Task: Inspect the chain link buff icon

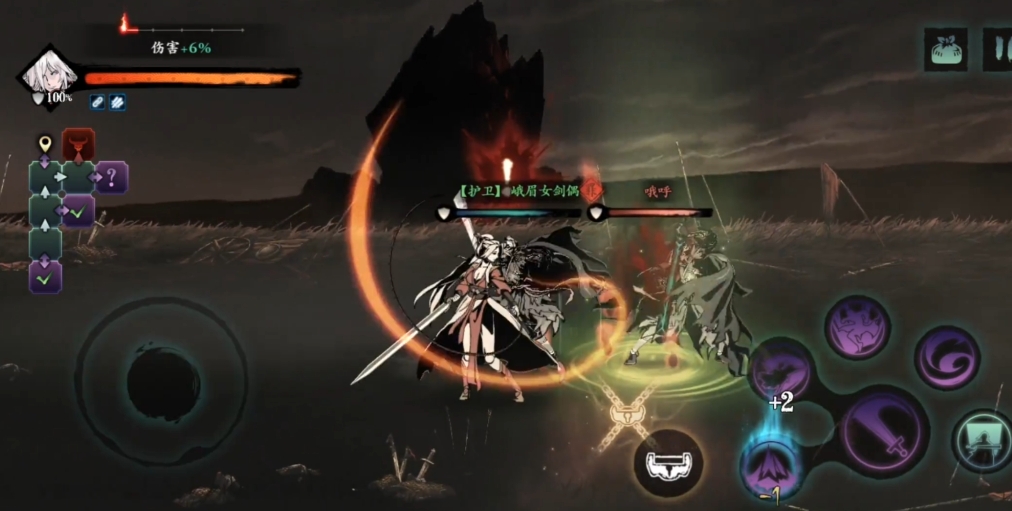Action: (98, 101)
